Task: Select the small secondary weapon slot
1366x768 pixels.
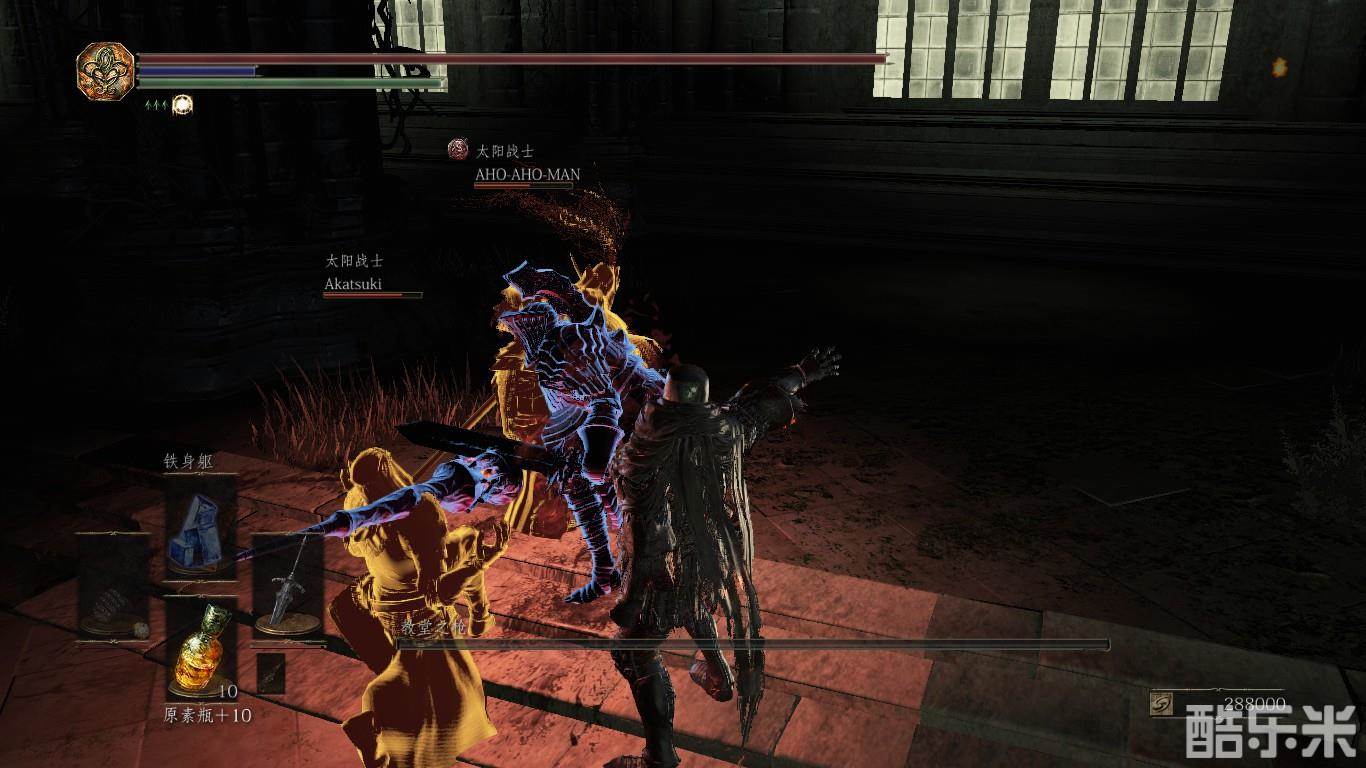Action: pos(271,673)
